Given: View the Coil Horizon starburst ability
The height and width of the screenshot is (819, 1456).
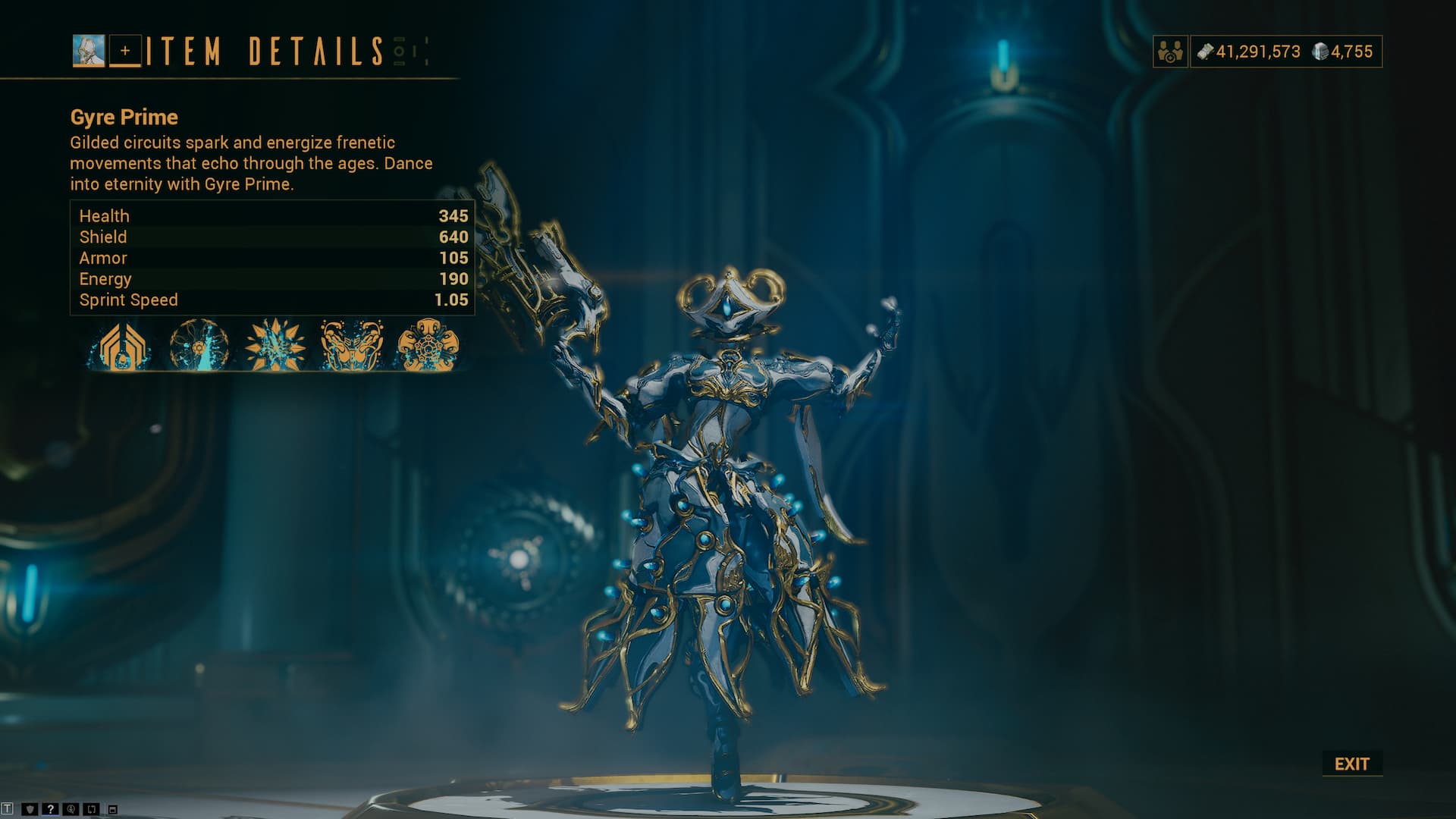Looking at the screenshot, I should pyautogui.click(x=275, y=345).
